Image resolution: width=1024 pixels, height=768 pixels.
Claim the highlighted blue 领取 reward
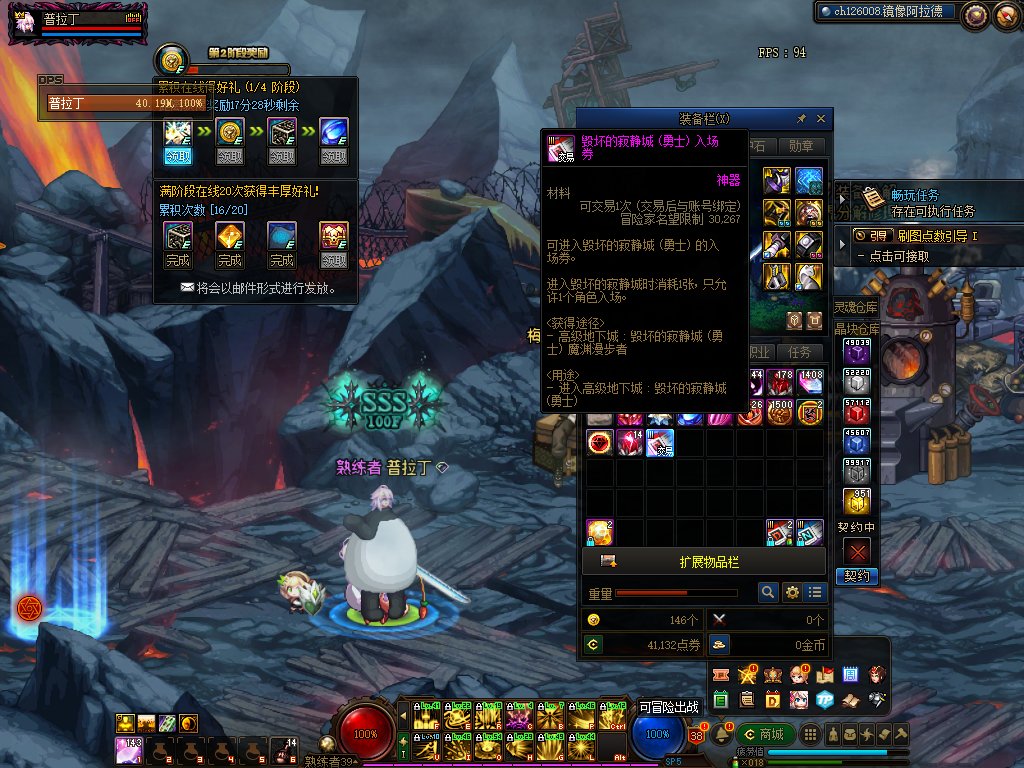(178, 156)
